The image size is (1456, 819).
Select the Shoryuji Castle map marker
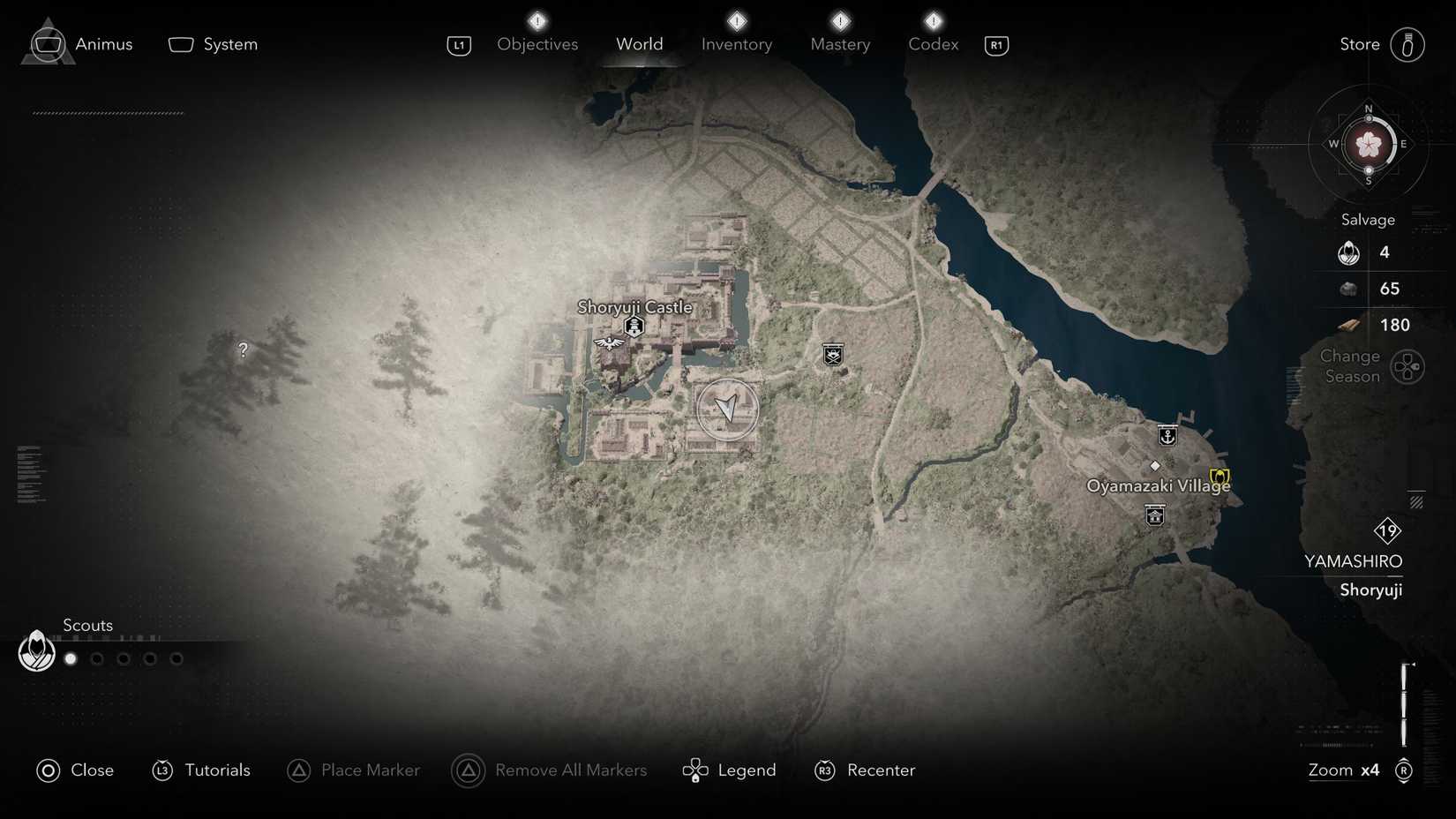click(634, 327)
